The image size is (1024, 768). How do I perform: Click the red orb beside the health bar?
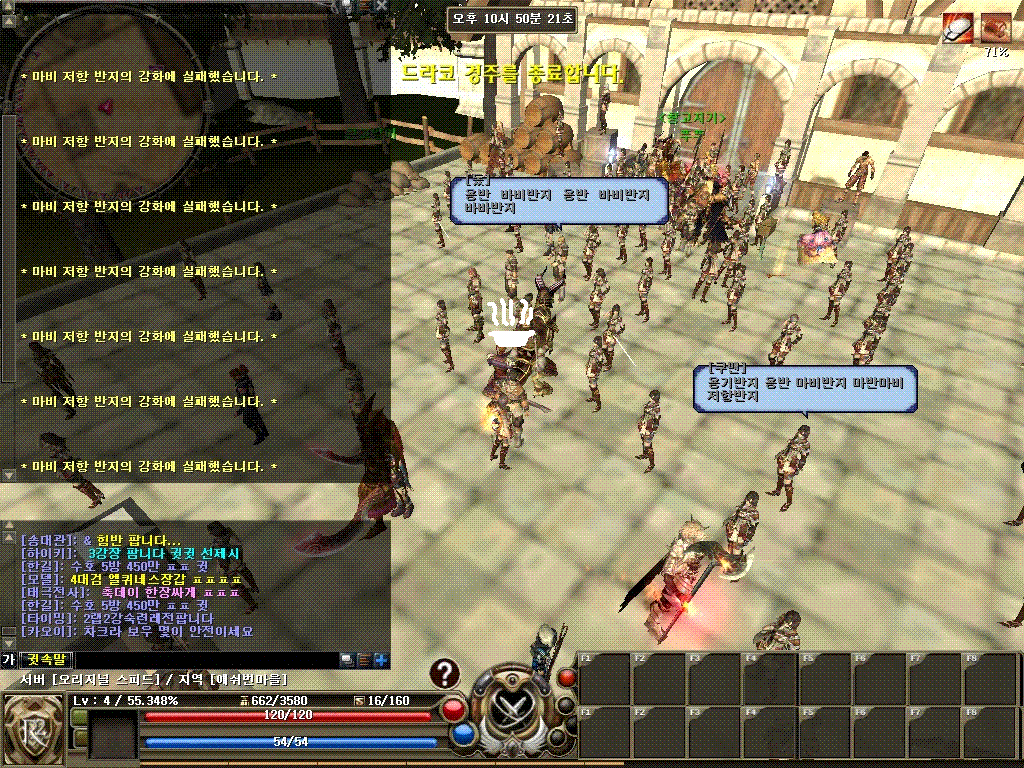tap(453, 709)
